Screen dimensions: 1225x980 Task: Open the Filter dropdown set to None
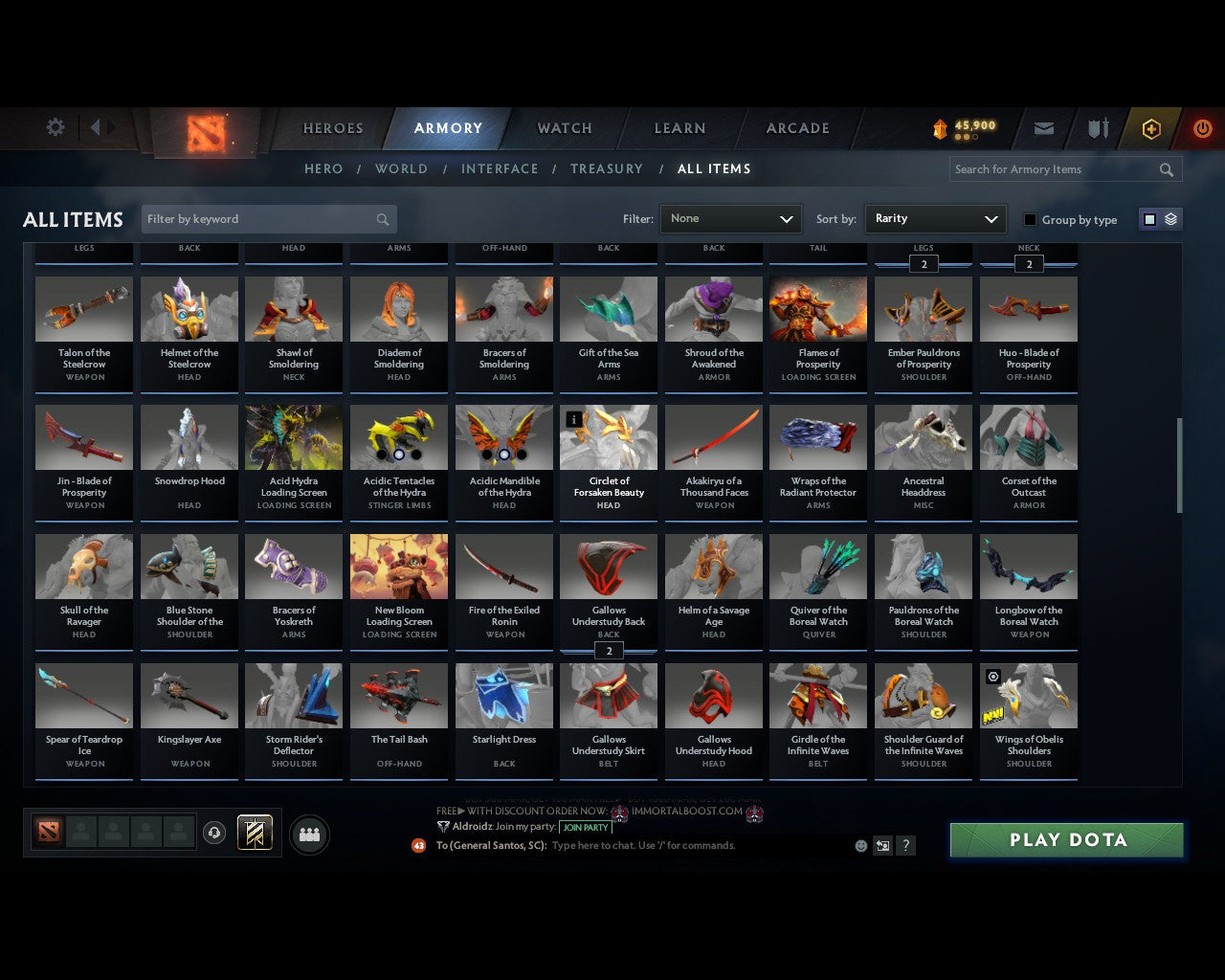tap(730, 219)
